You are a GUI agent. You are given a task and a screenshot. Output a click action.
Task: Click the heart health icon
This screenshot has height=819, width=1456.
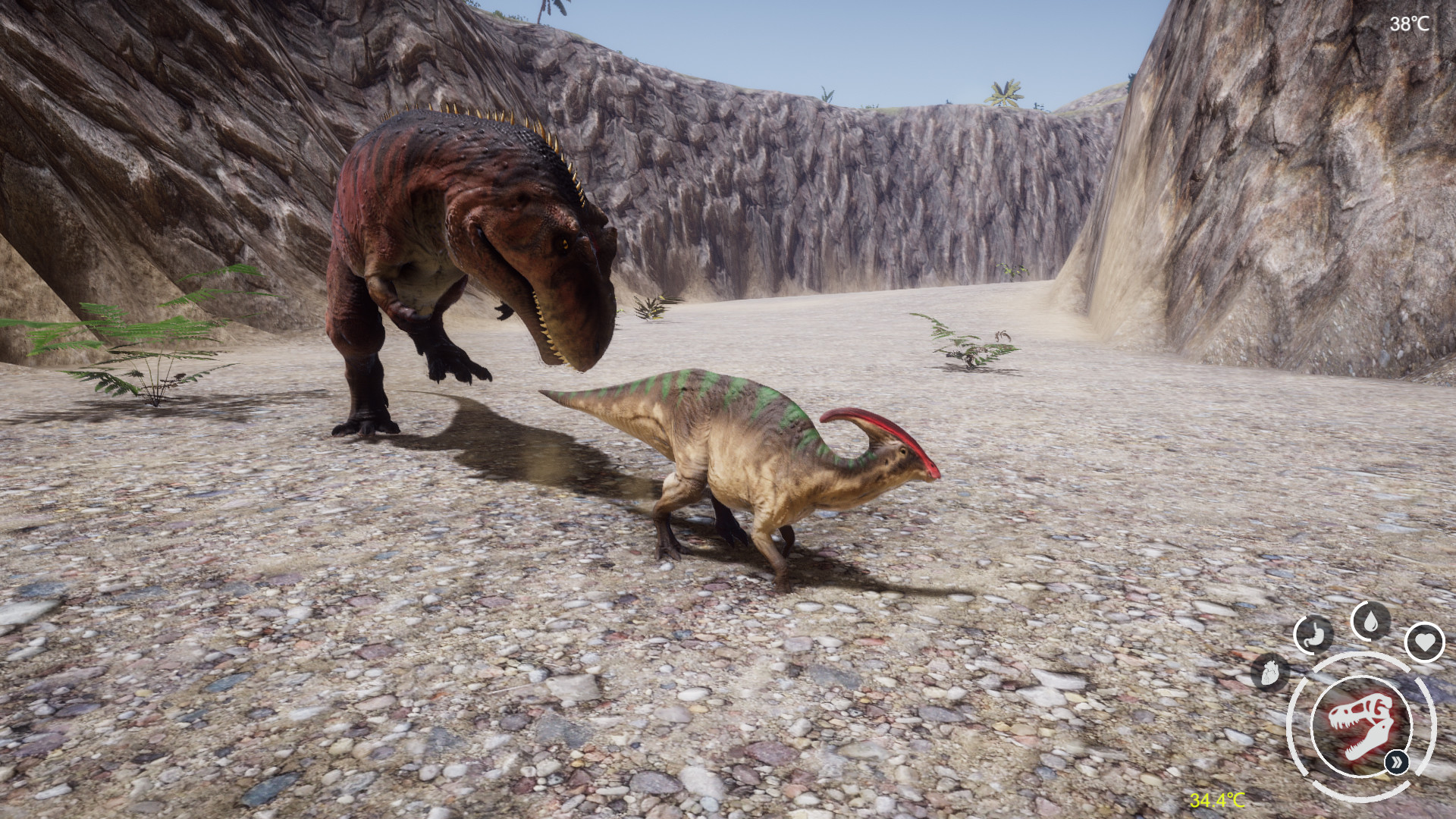(x=1424, y=642)
